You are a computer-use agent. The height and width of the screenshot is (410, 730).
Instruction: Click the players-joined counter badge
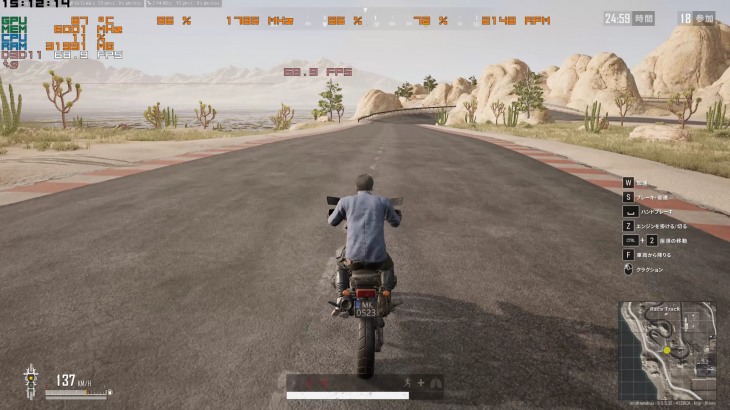[697, 18]
